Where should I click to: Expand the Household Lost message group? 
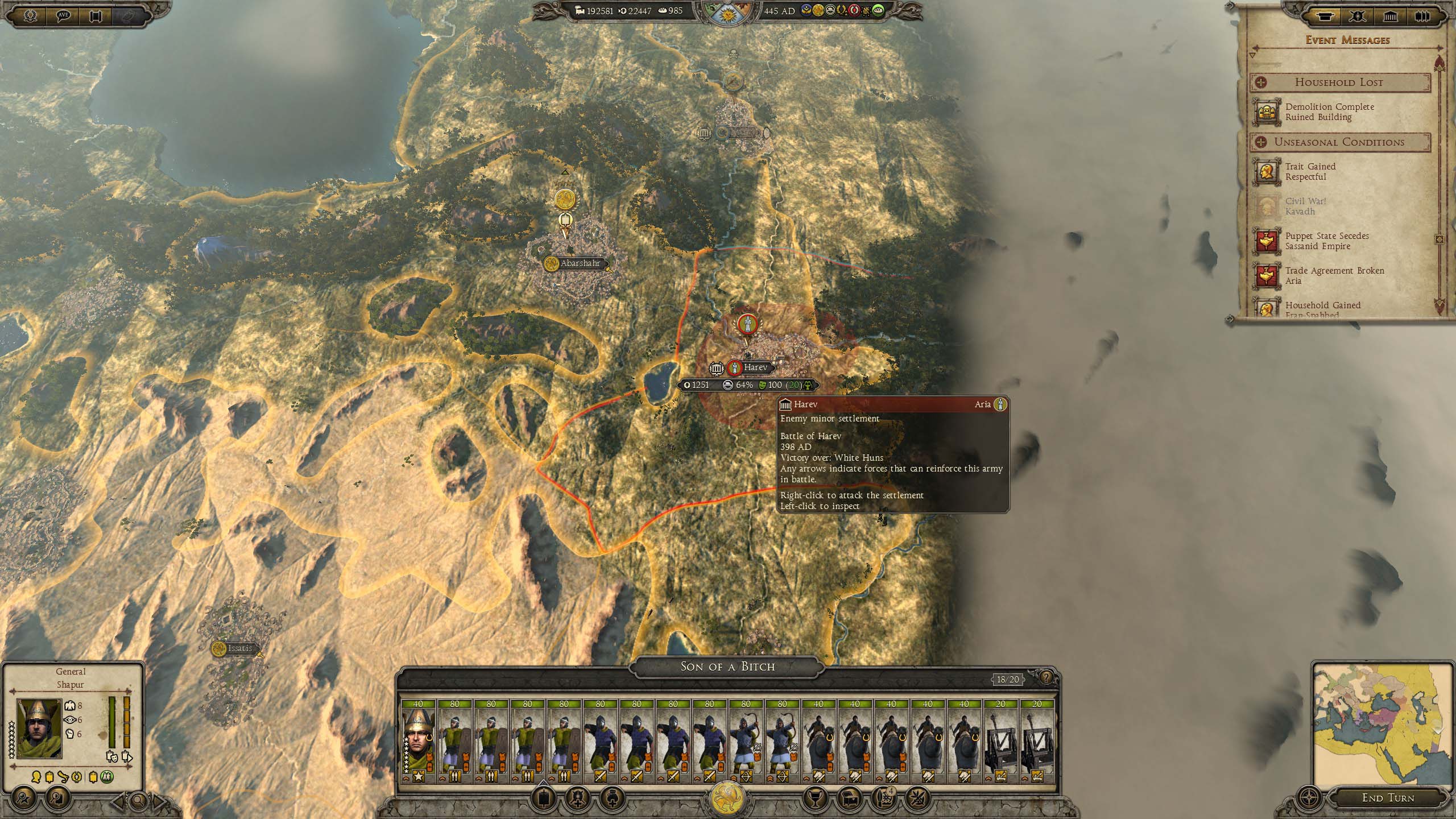pos(1260,82)
